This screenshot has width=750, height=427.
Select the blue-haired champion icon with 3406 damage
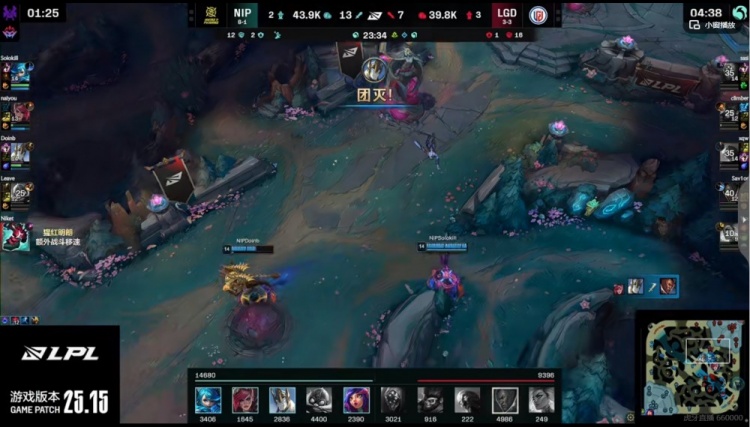(x=208, y=398)
